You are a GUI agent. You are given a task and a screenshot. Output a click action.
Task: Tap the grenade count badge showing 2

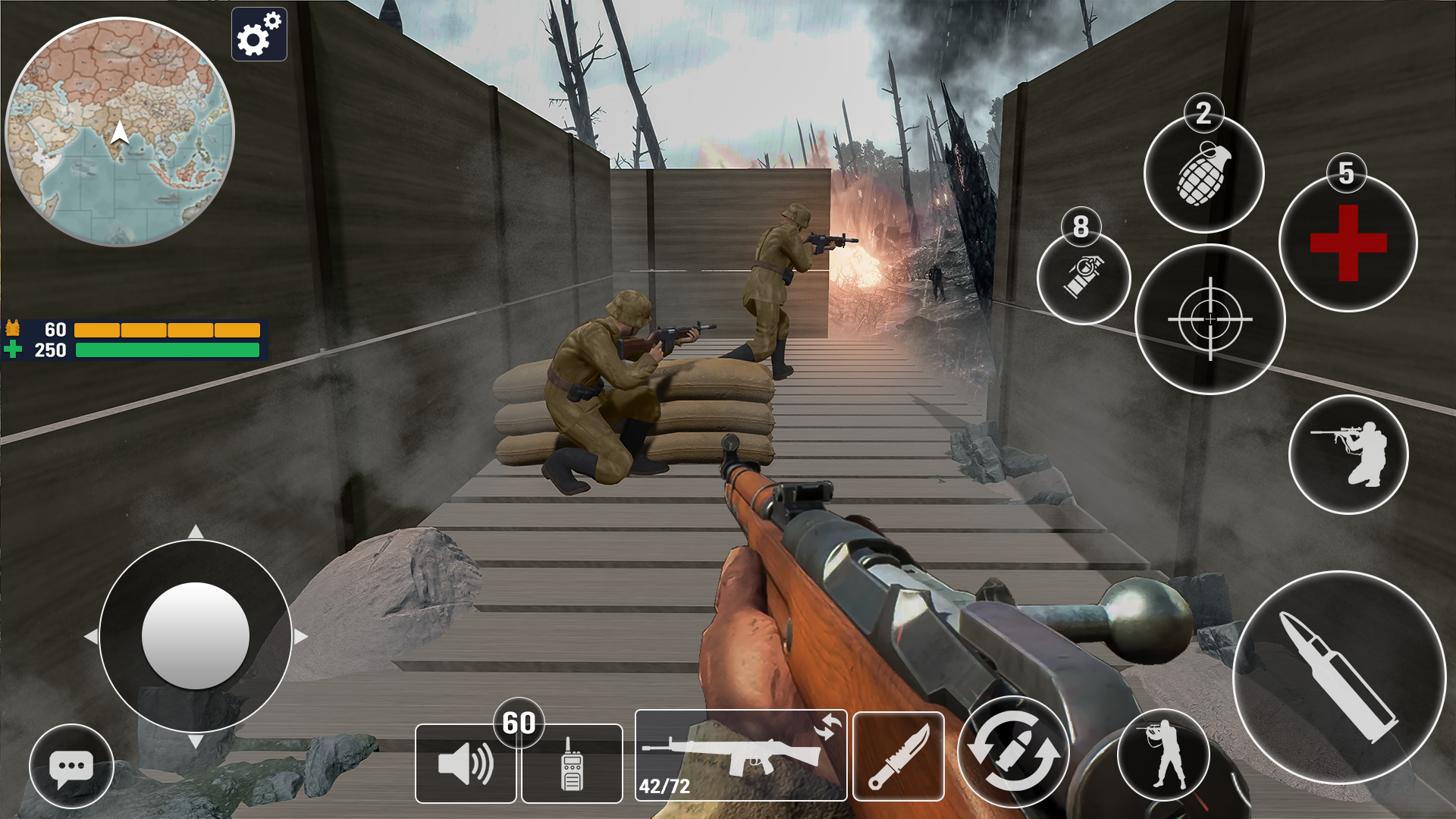click(1202, 114)
